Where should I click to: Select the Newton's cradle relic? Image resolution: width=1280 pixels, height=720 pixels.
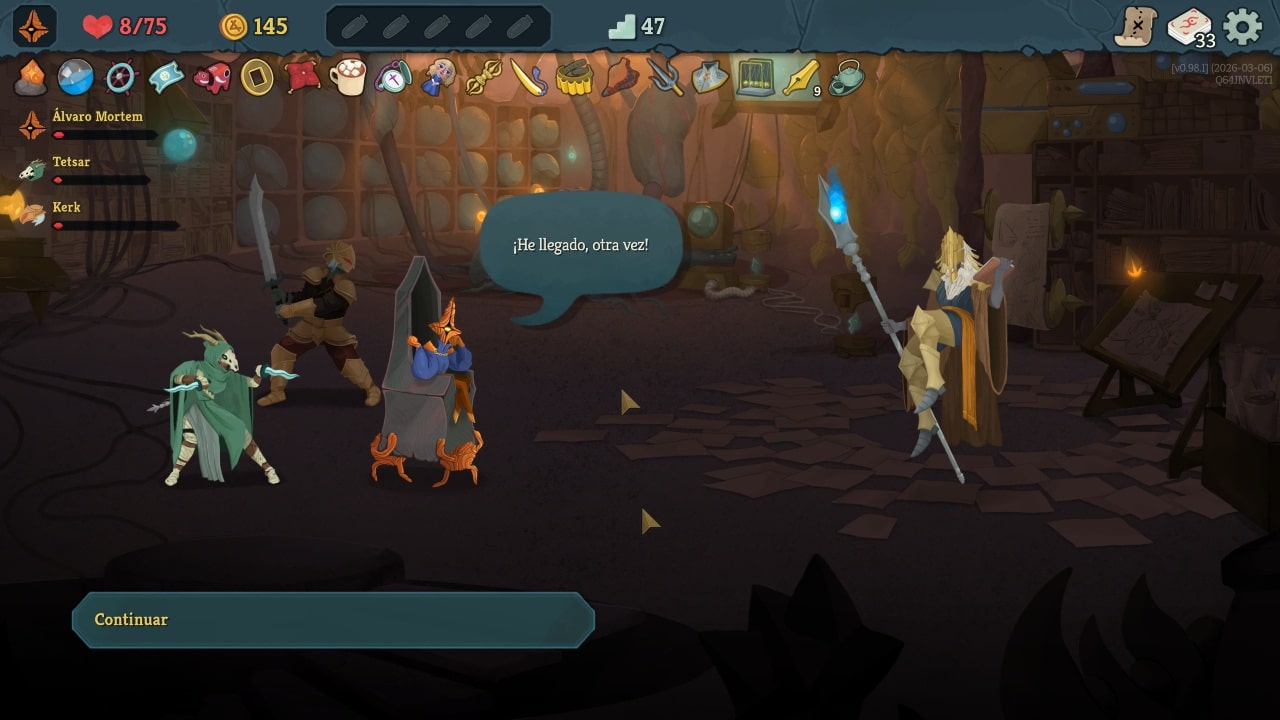tap(755, 77)
